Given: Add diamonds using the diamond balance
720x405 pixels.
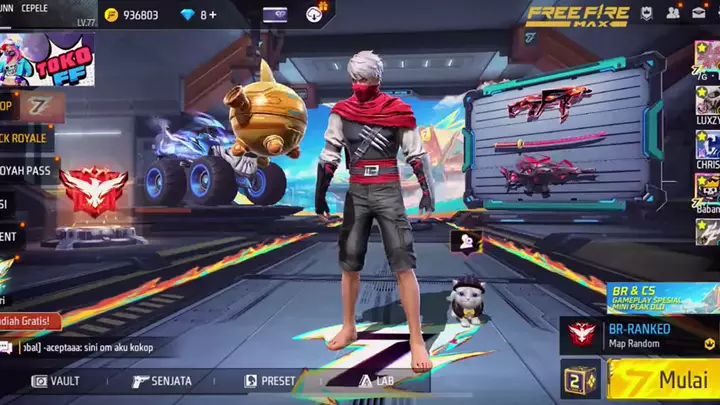Looking at the screenshot, I should [x=208, y=15].
